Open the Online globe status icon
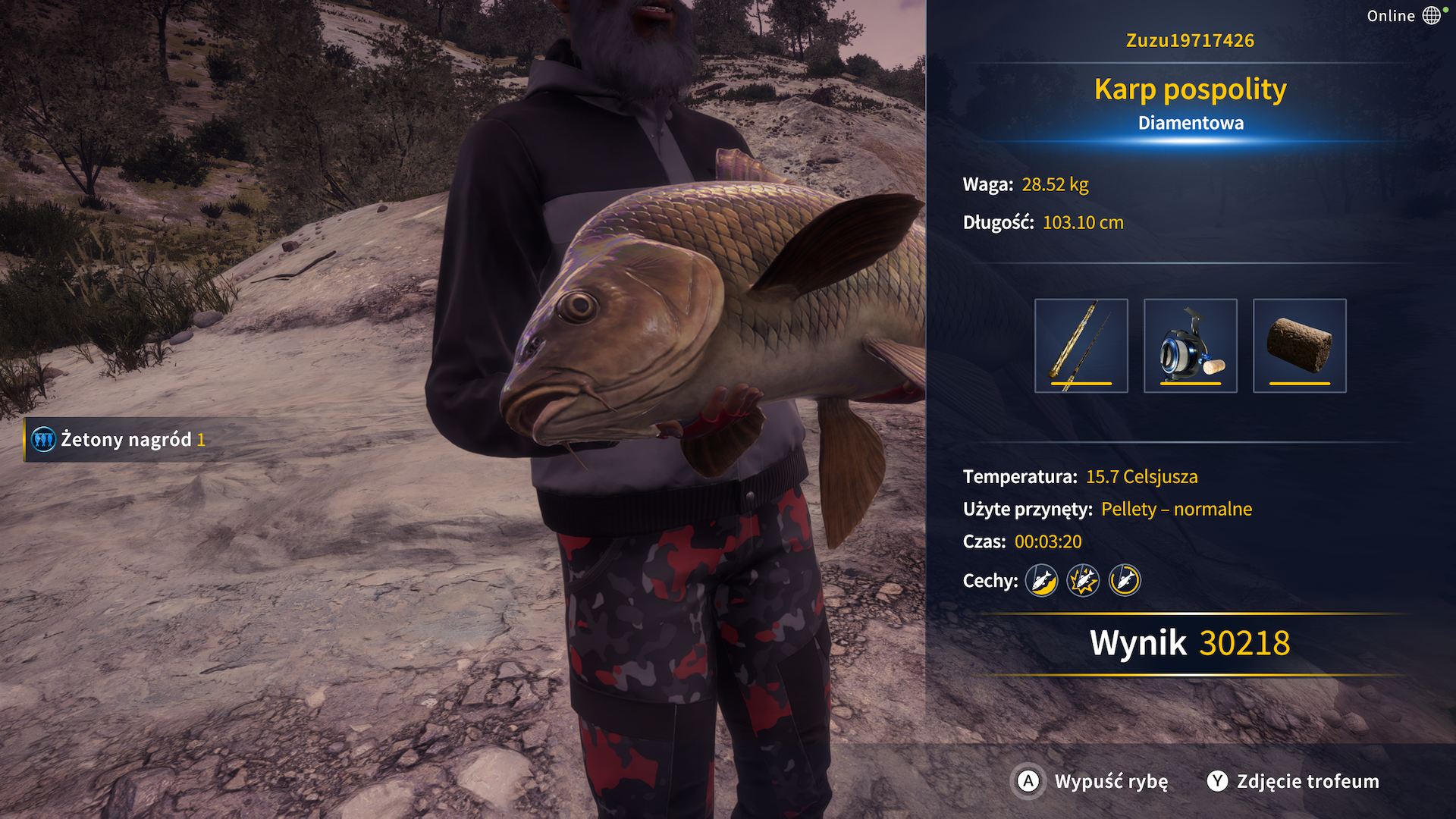This screenshot has height=819, width=1456. [x=1431, y=16]
